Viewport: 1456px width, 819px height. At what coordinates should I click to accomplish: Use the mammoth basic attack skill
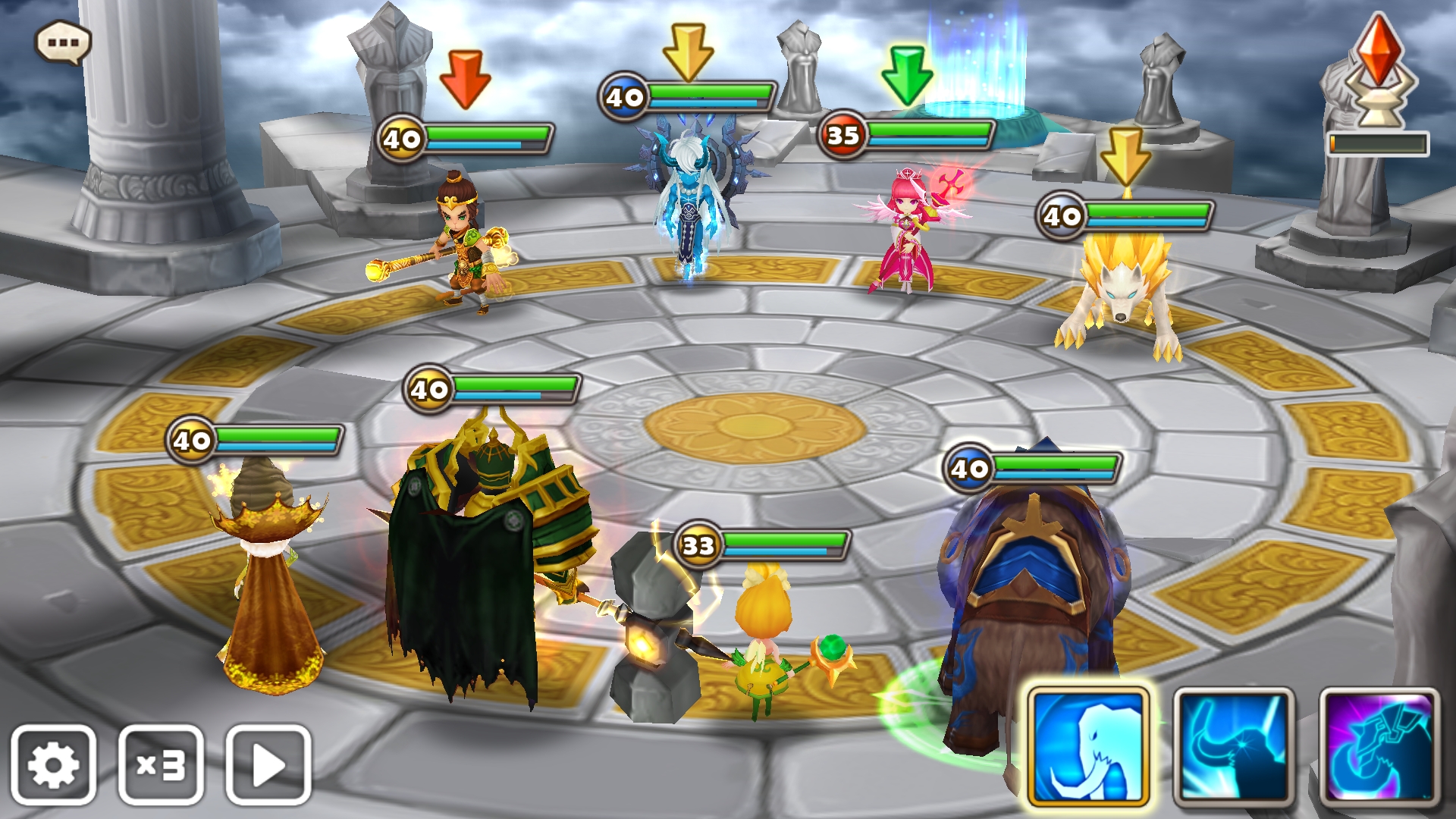1088,746
